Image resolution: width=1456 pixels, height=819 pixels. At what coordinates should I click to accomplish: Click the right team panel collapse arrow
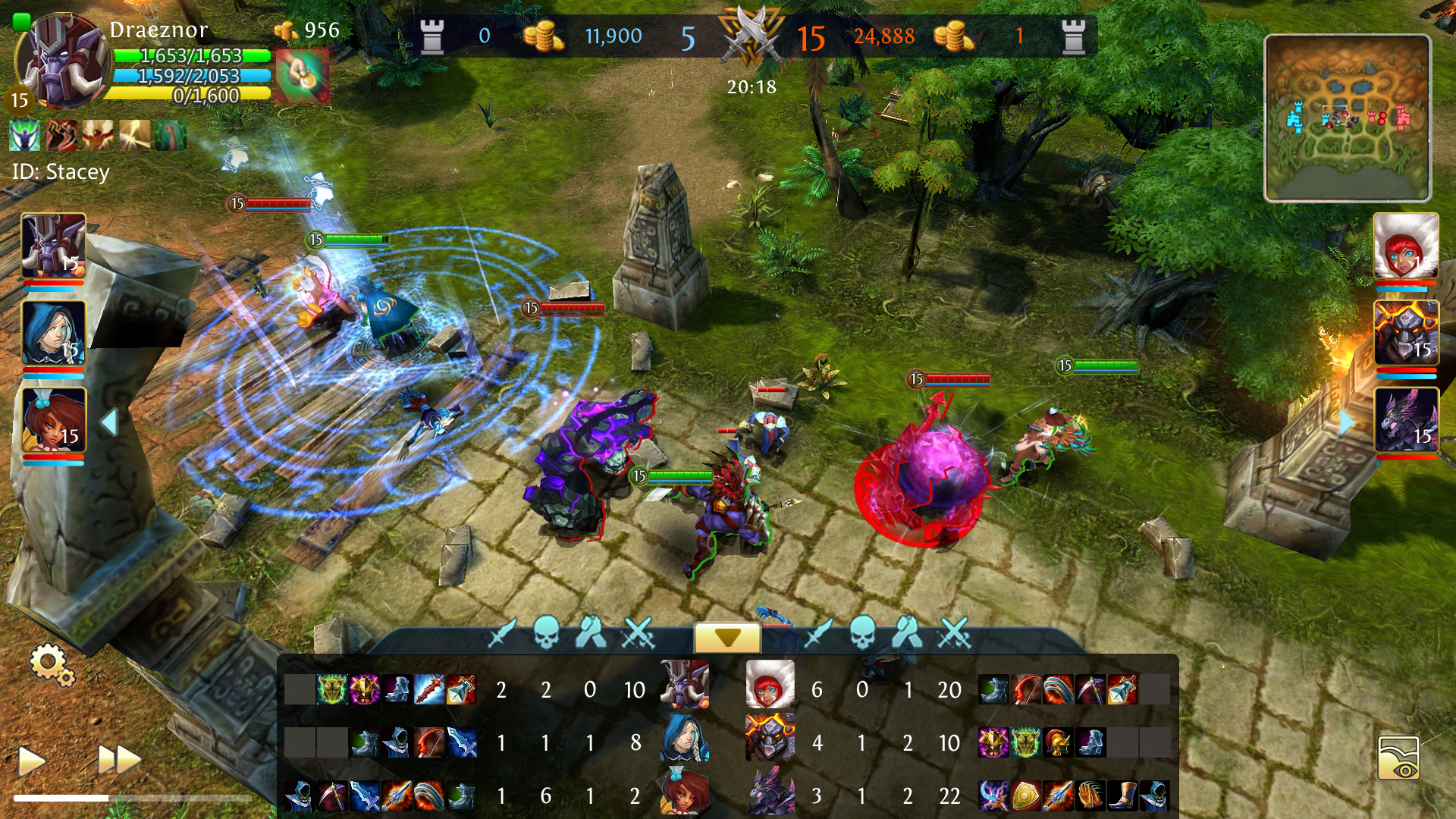click(1347, 422)
